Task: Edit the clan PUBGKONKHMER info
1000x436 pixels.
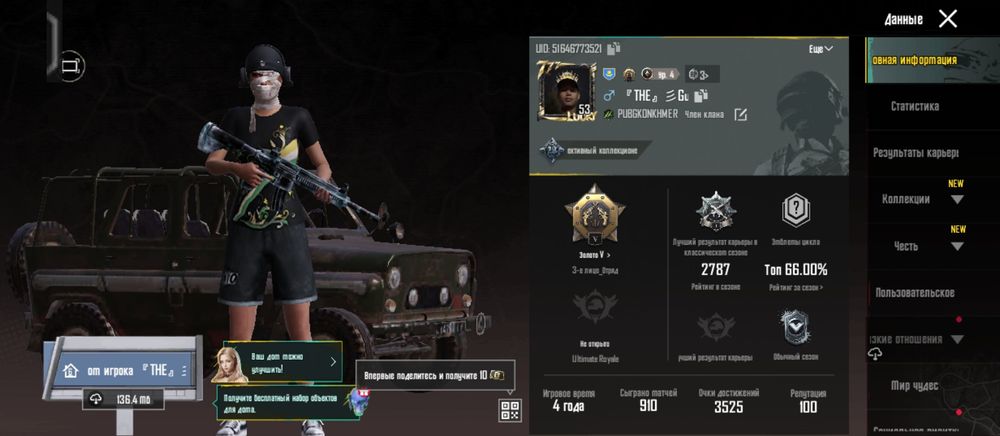Action: 740,115
